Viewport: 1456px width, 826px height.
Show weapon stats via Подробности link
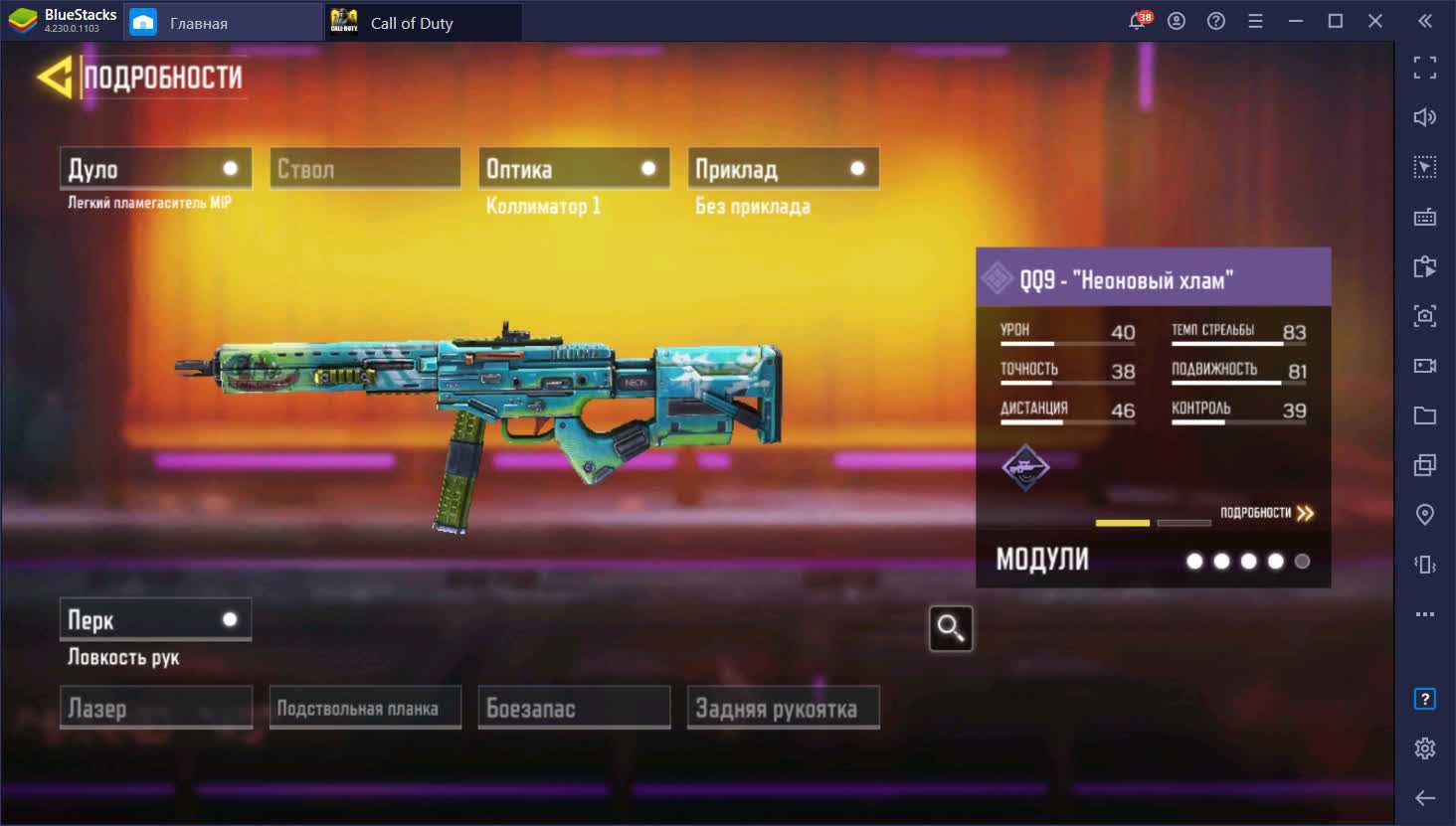[1267, 513]
